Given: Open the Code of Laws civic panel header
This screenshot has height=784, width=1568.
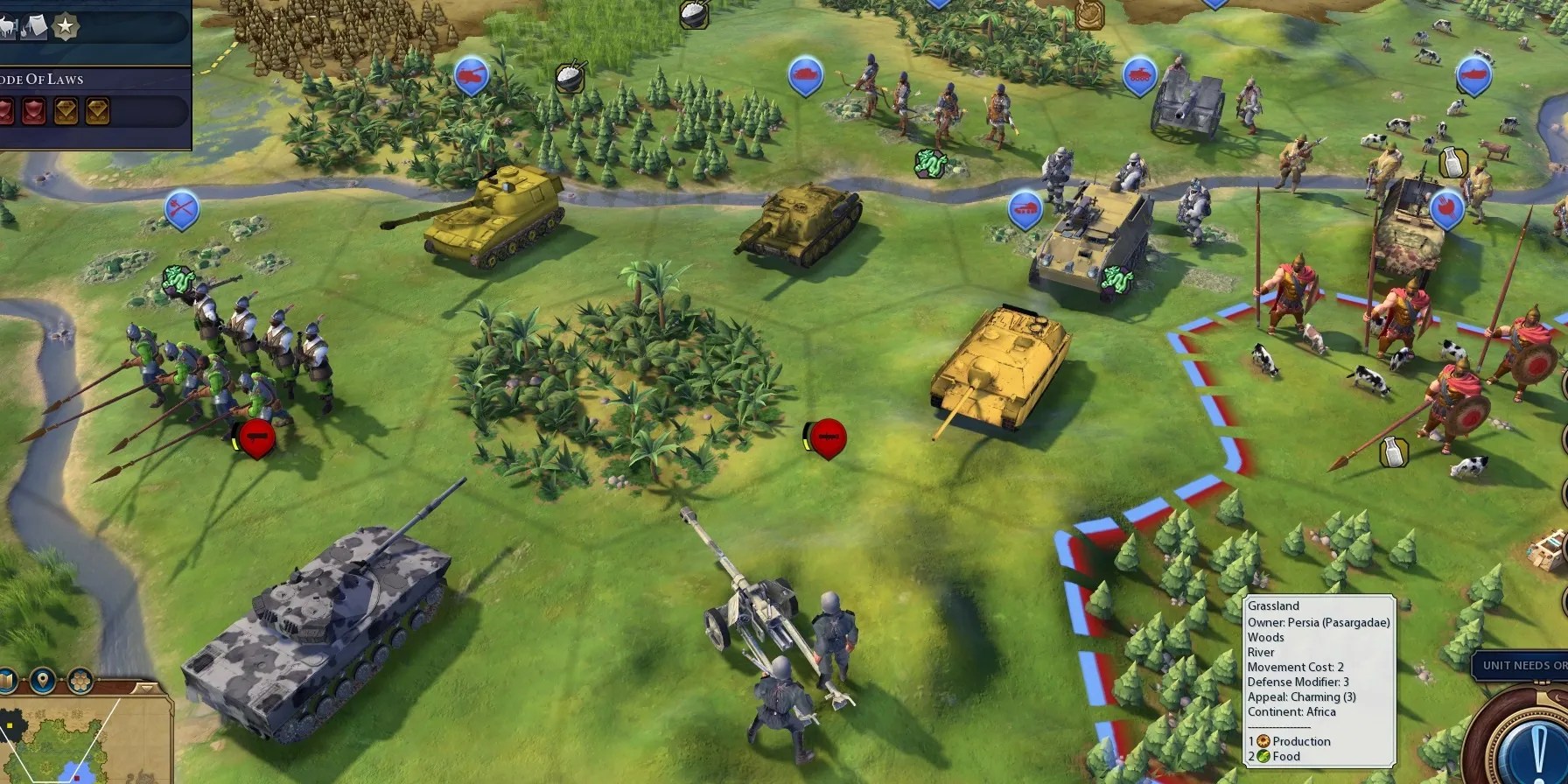Looking at the screenshot, I should (40, 79).
